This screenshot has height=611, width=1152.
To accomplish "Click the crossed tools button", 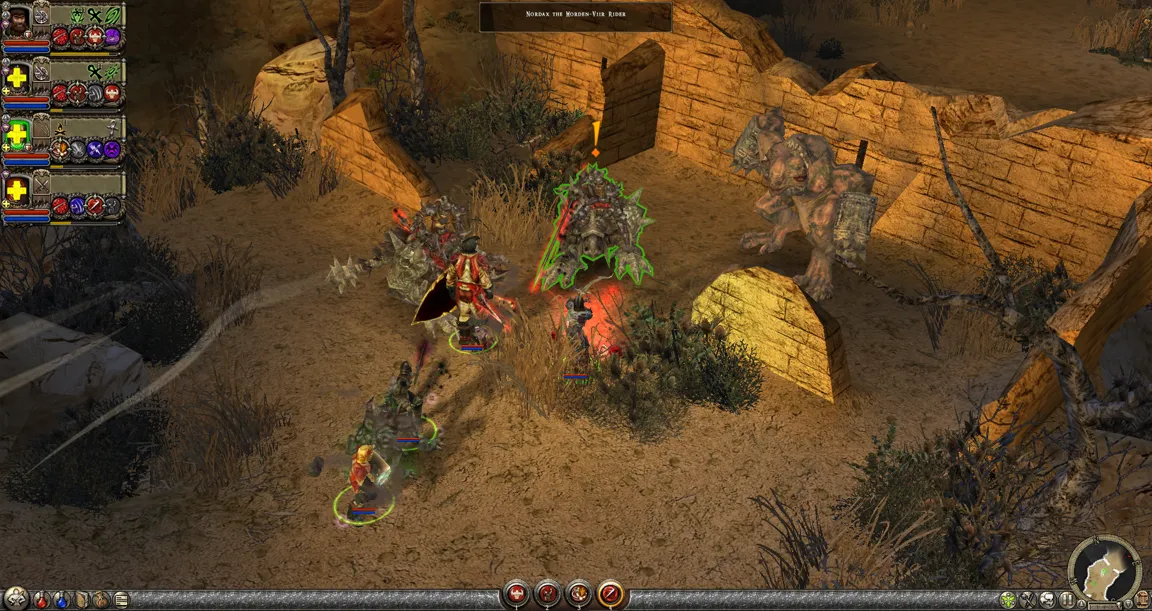I will [1027, 600].
